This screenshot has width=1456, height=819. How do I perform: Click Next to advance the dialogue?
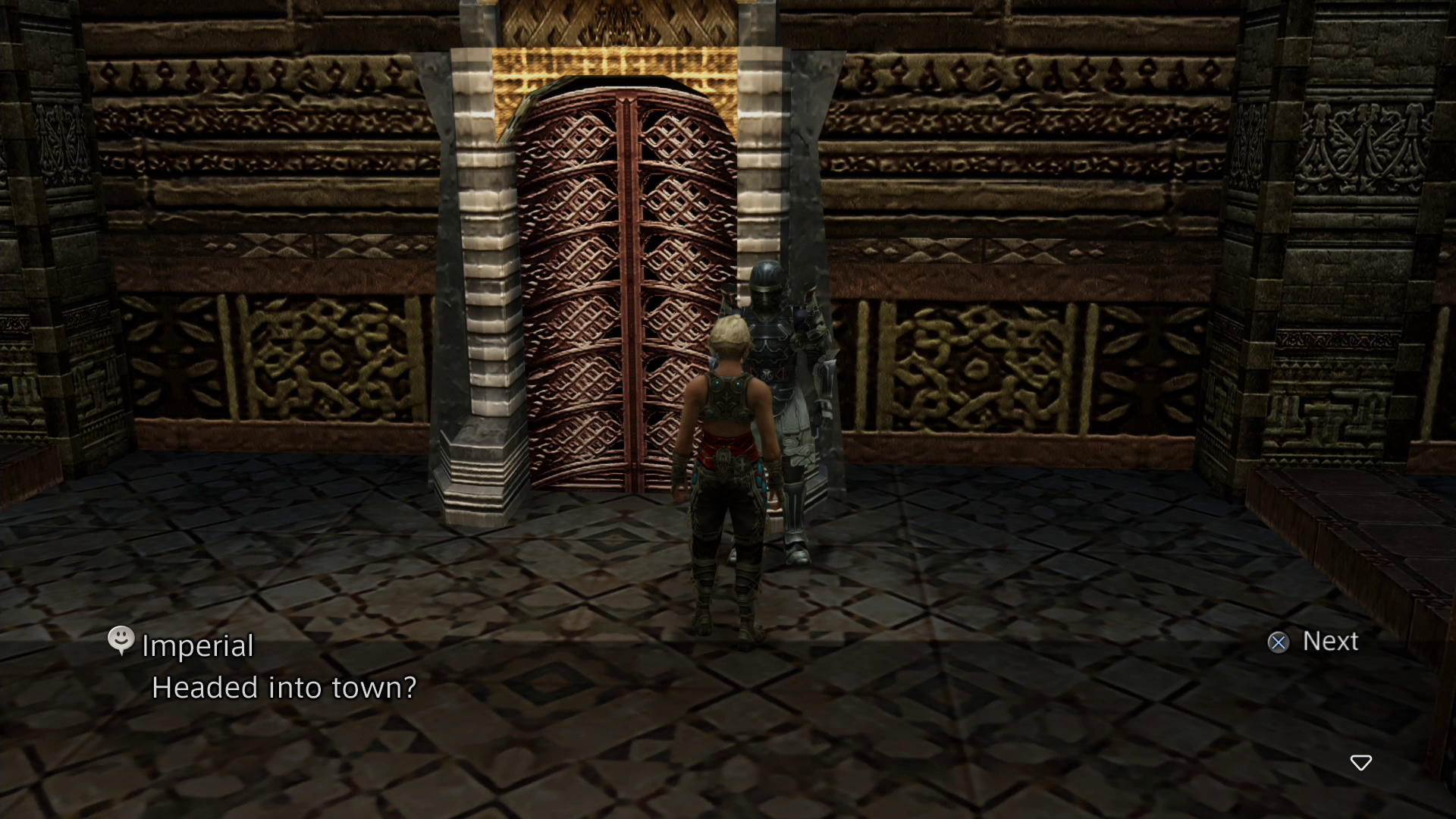point(1312,642)
